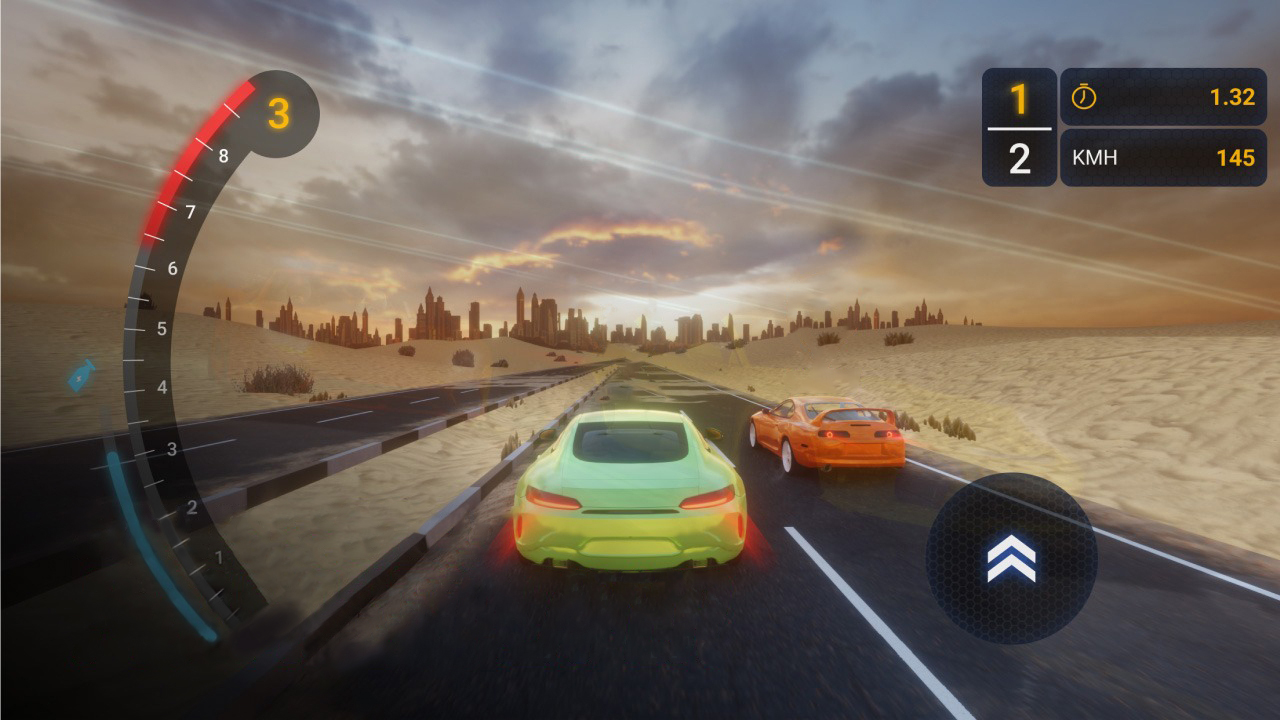Click the white number 2 total racers
This screenshot has height=720, width=1280.
click(x=1018, y=157)
